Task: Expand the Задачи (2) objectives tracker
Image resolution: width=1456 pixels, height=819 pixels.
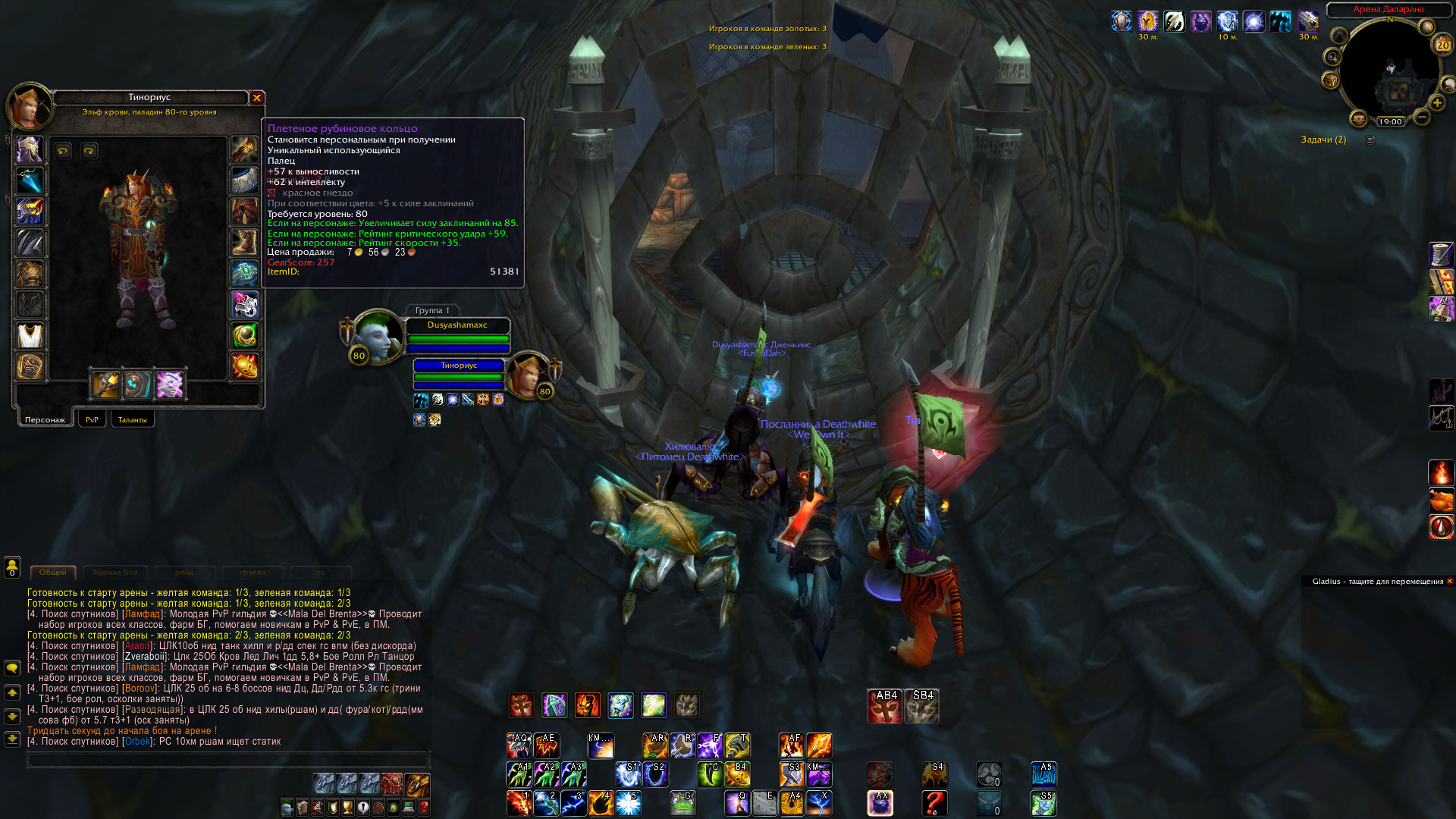Action: click(x=1370, y=140)
